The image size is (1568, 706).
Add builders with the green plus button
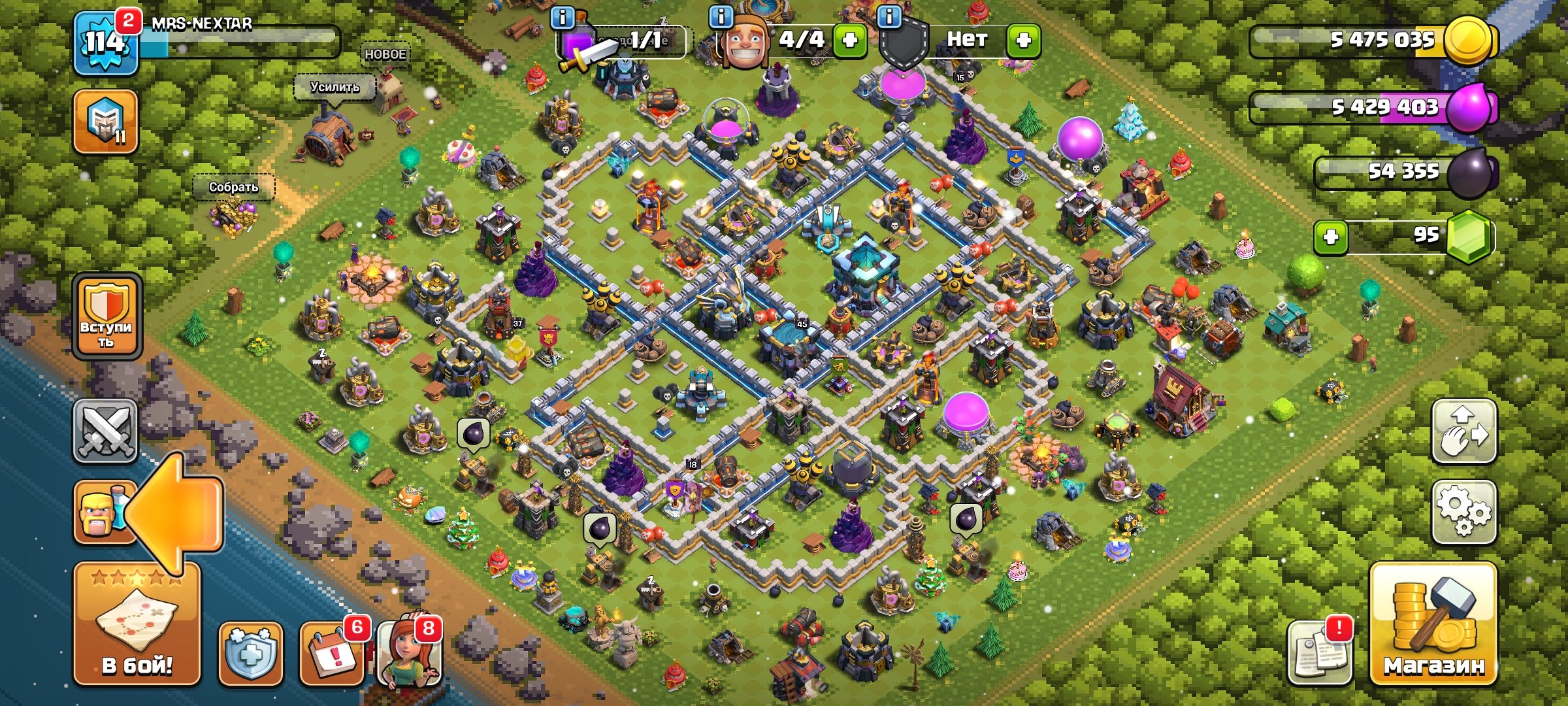[850, 40]
